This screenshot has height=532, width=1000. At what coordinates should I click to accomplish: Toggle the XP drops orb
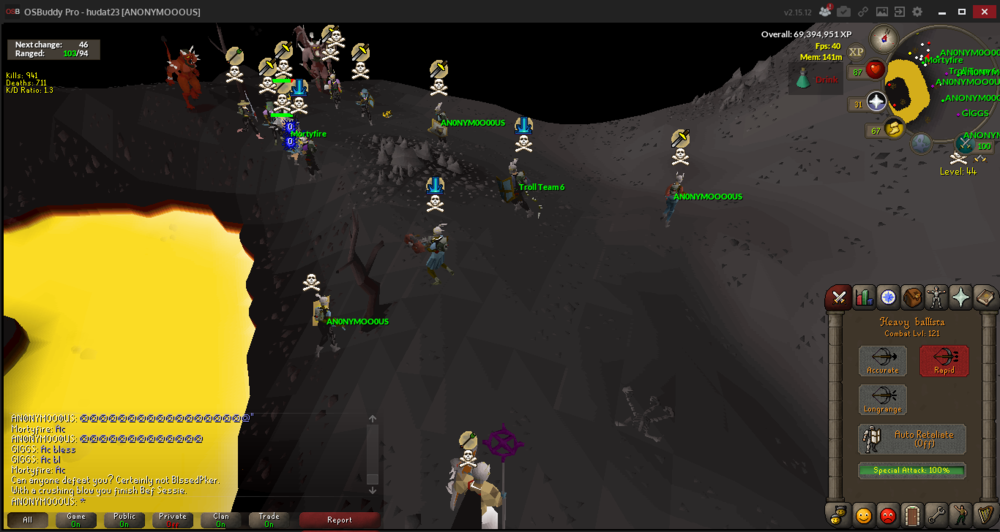[856, 52]
